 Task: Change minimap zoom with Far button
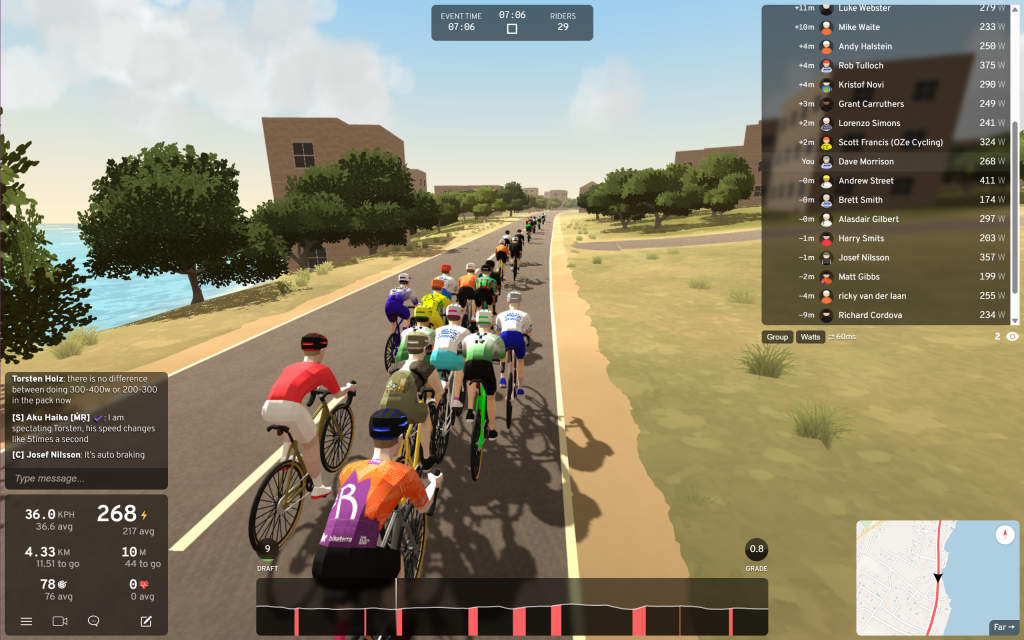(x=1002, y=627)
